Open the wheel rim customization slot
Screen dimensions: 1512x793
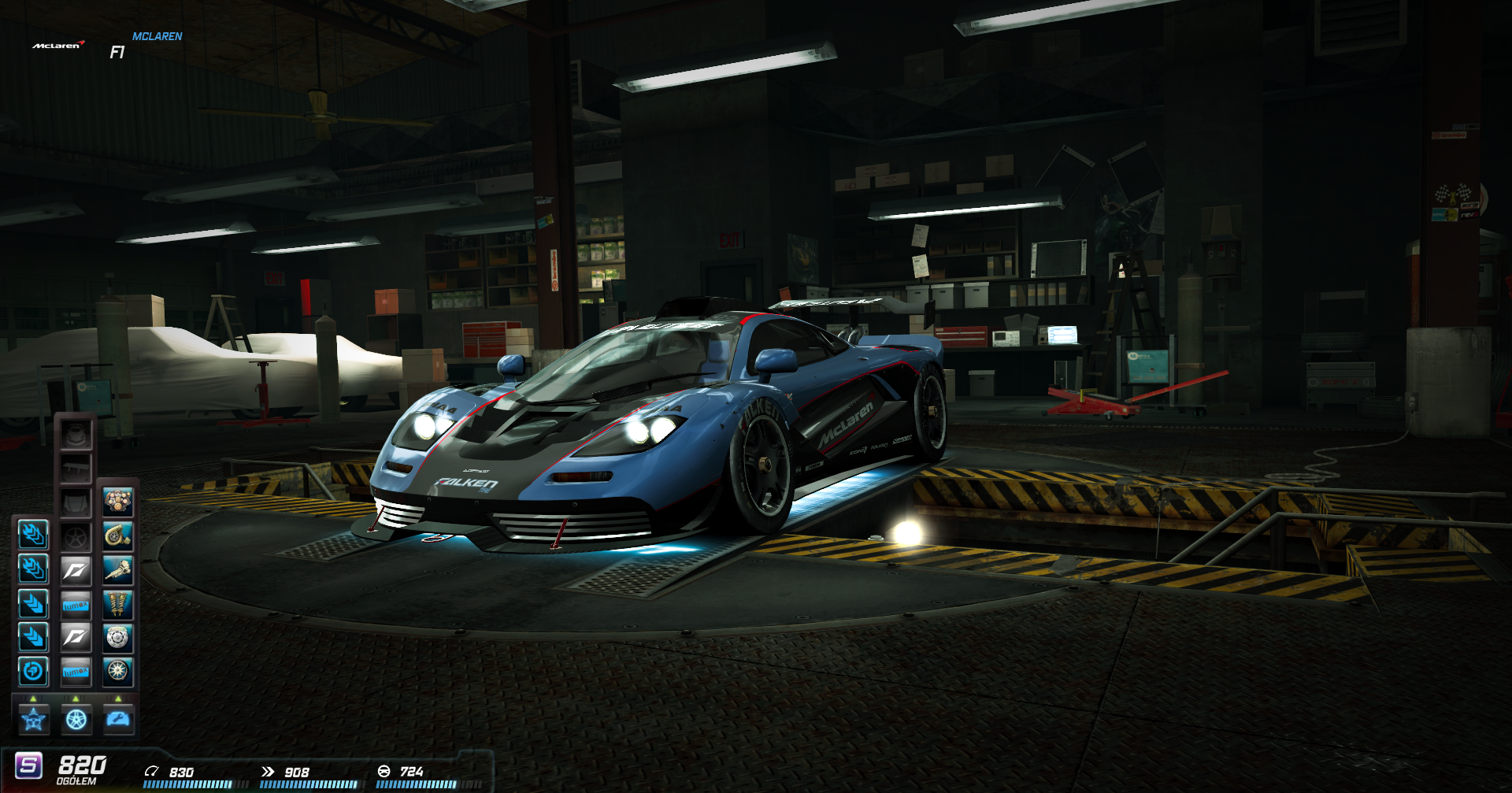point(76,537)
